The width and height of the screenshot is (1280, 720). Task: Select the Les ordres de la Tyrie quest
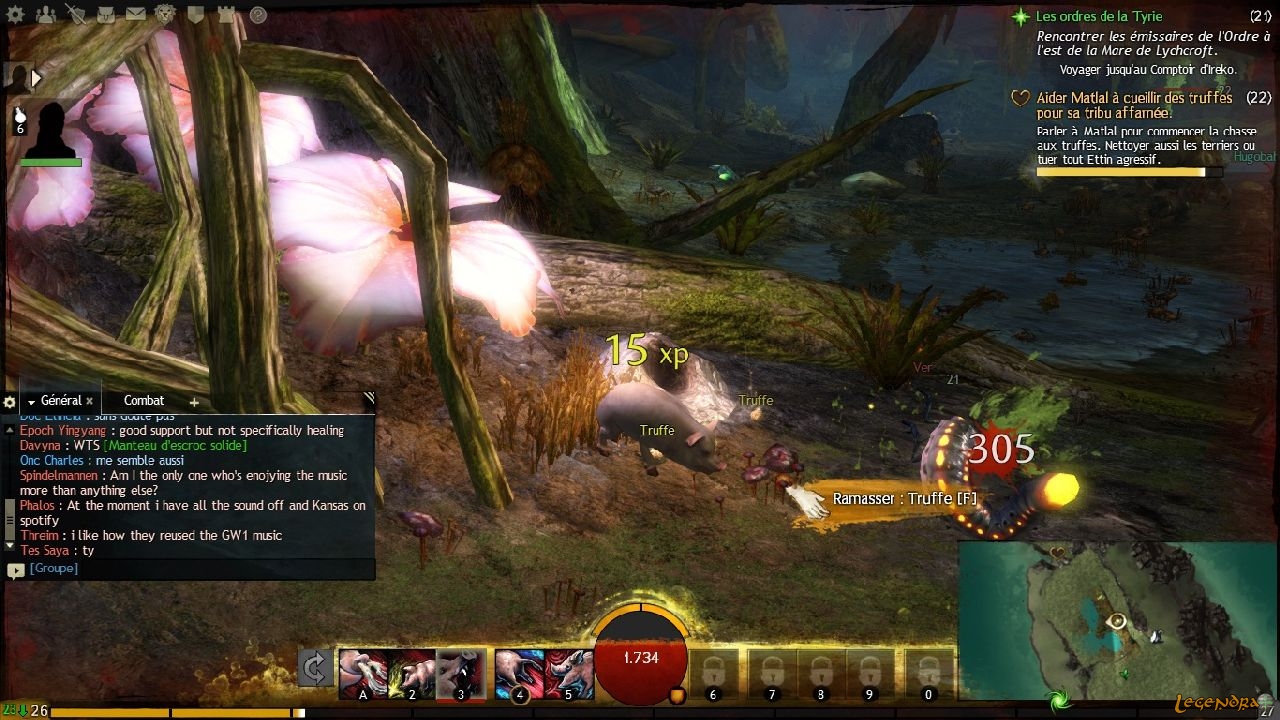pyautogui.click(x=1098, y=17)
